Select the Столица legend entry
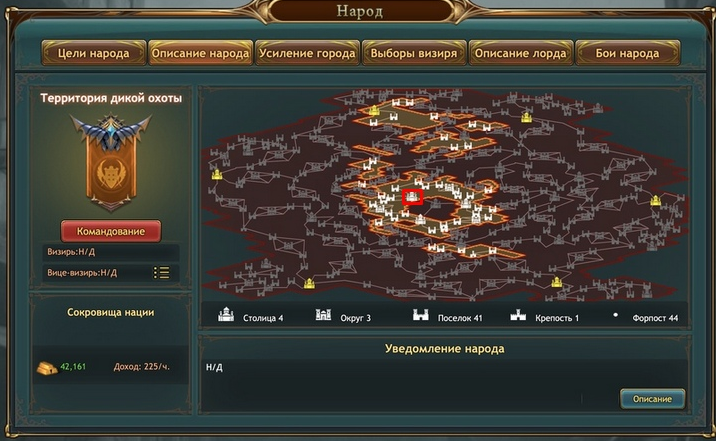 [251, 318]
